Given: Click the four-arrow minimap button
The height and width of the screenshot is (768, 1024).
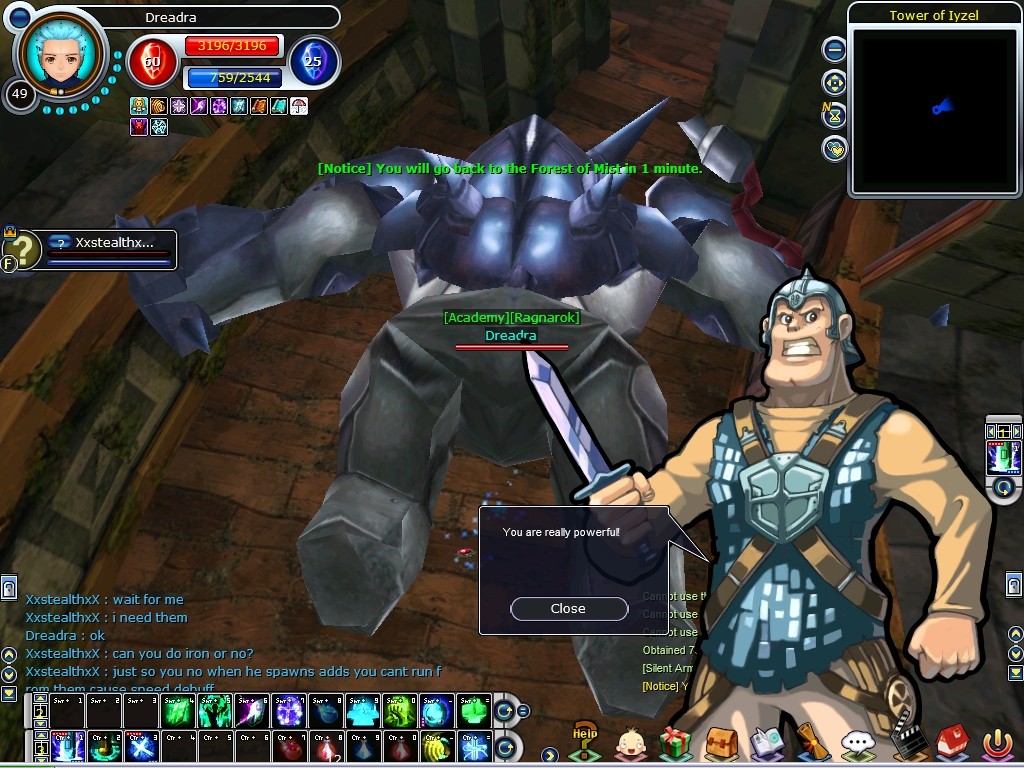Looking at the screenshot, I should point(834,82).
